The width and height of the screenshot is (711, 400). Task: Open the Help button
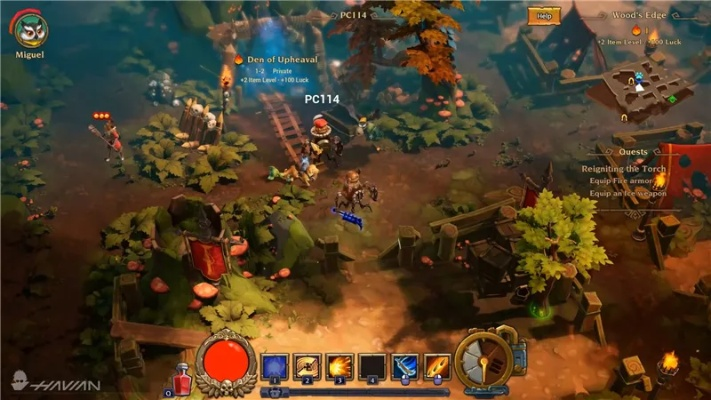tap(544, 16)
